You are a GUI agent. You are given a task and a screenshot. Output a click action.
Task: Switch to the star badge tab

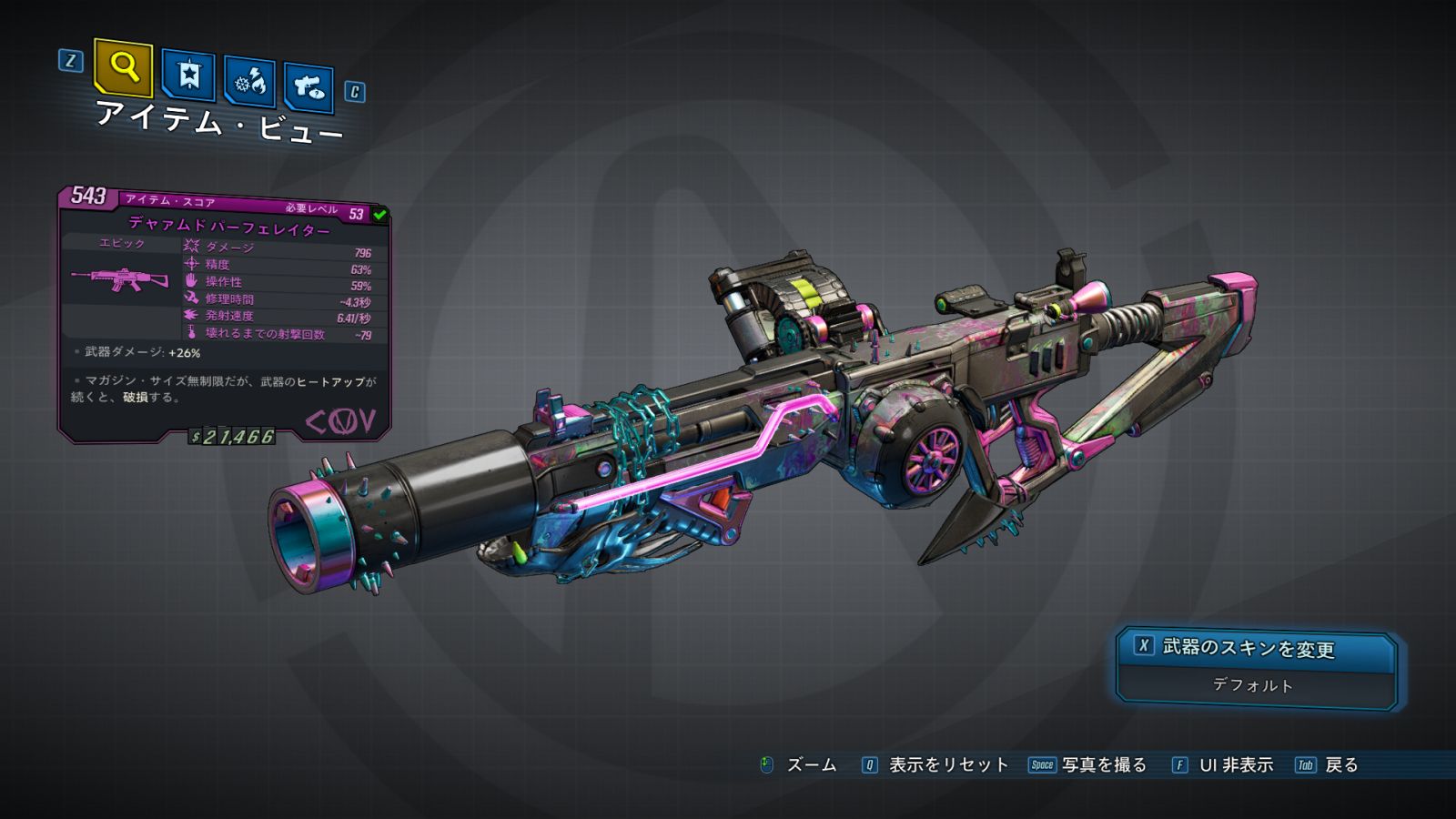point(188,75)
